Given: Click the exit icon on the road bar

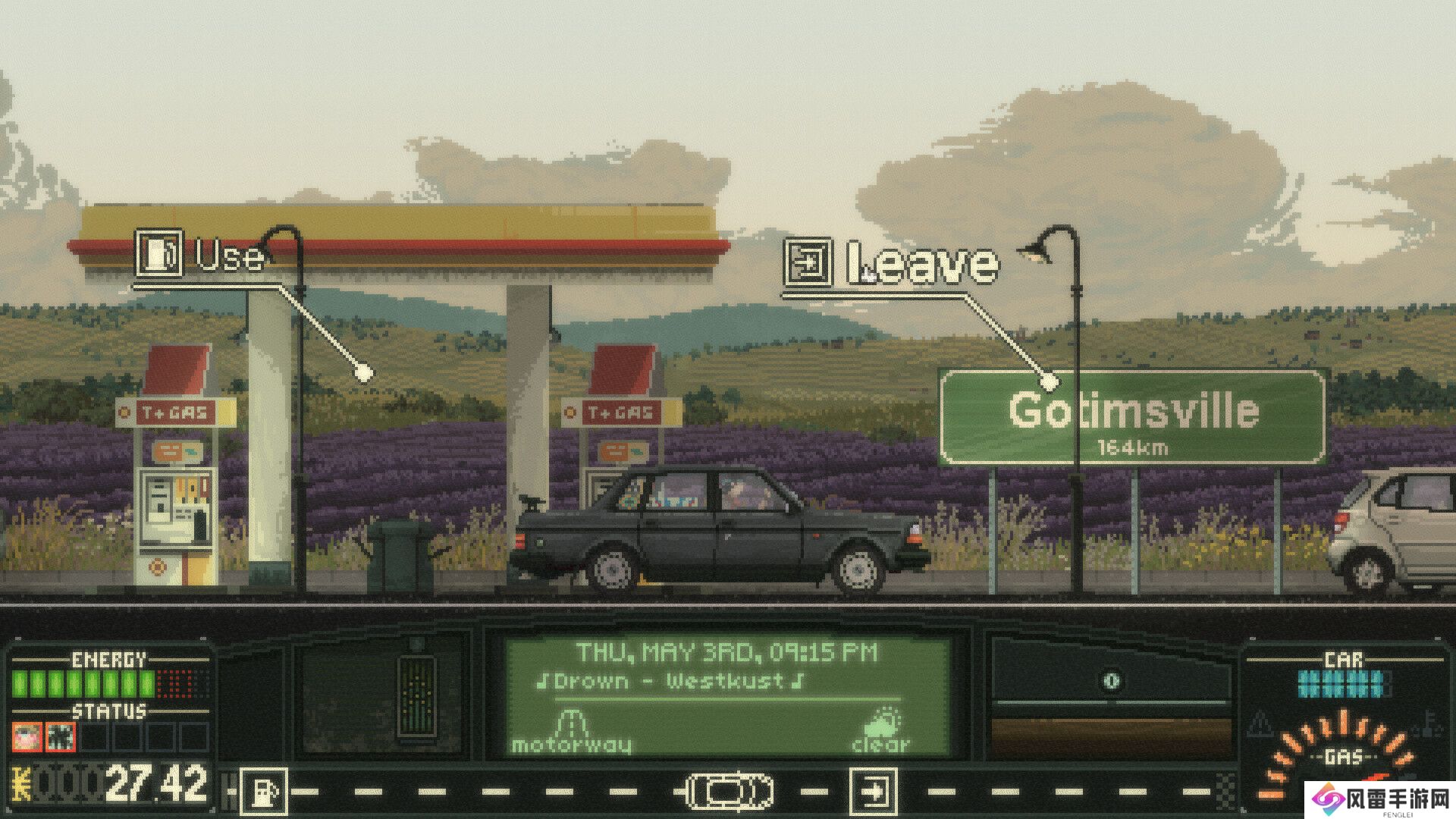Looking at the screenshot, I should click(873, 792).
